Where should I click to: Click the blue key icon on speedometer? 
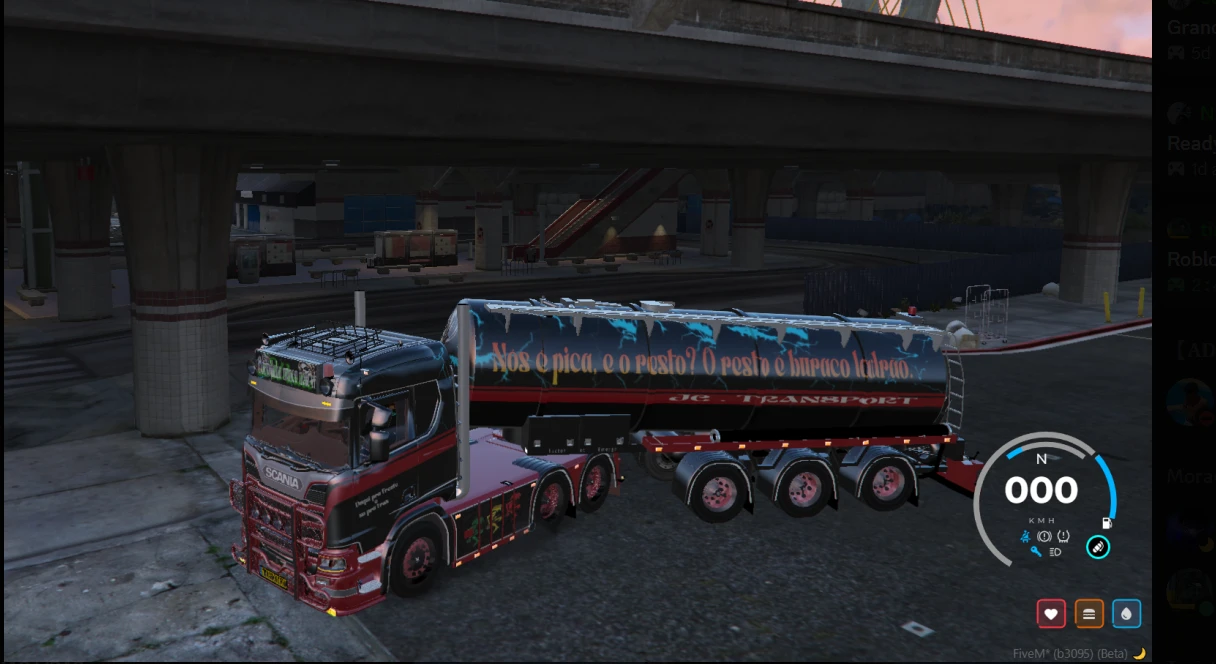click(x=1035, y=552)
